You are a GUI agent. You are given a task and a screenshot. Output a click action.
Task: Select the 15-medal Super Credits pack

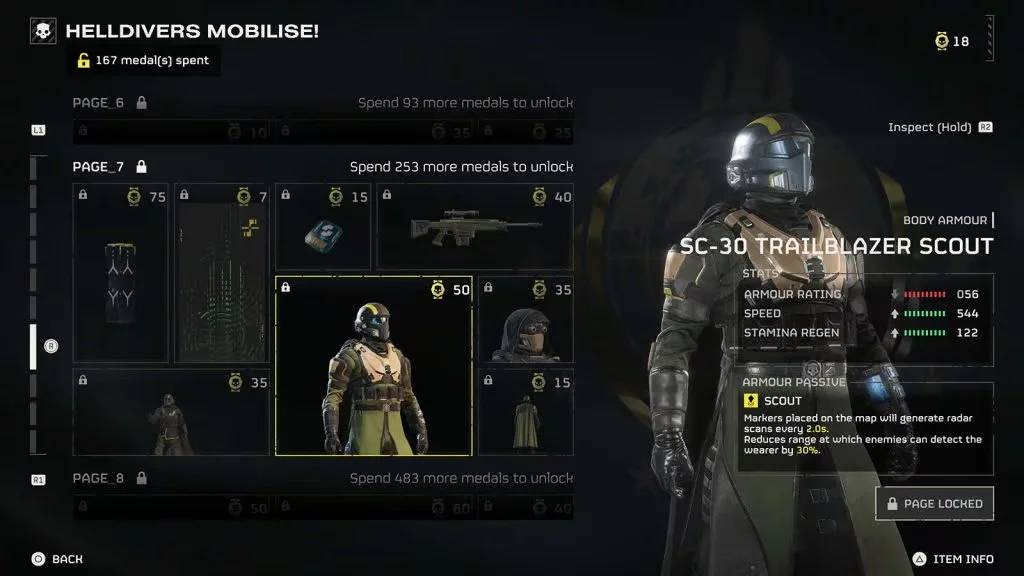323,228
